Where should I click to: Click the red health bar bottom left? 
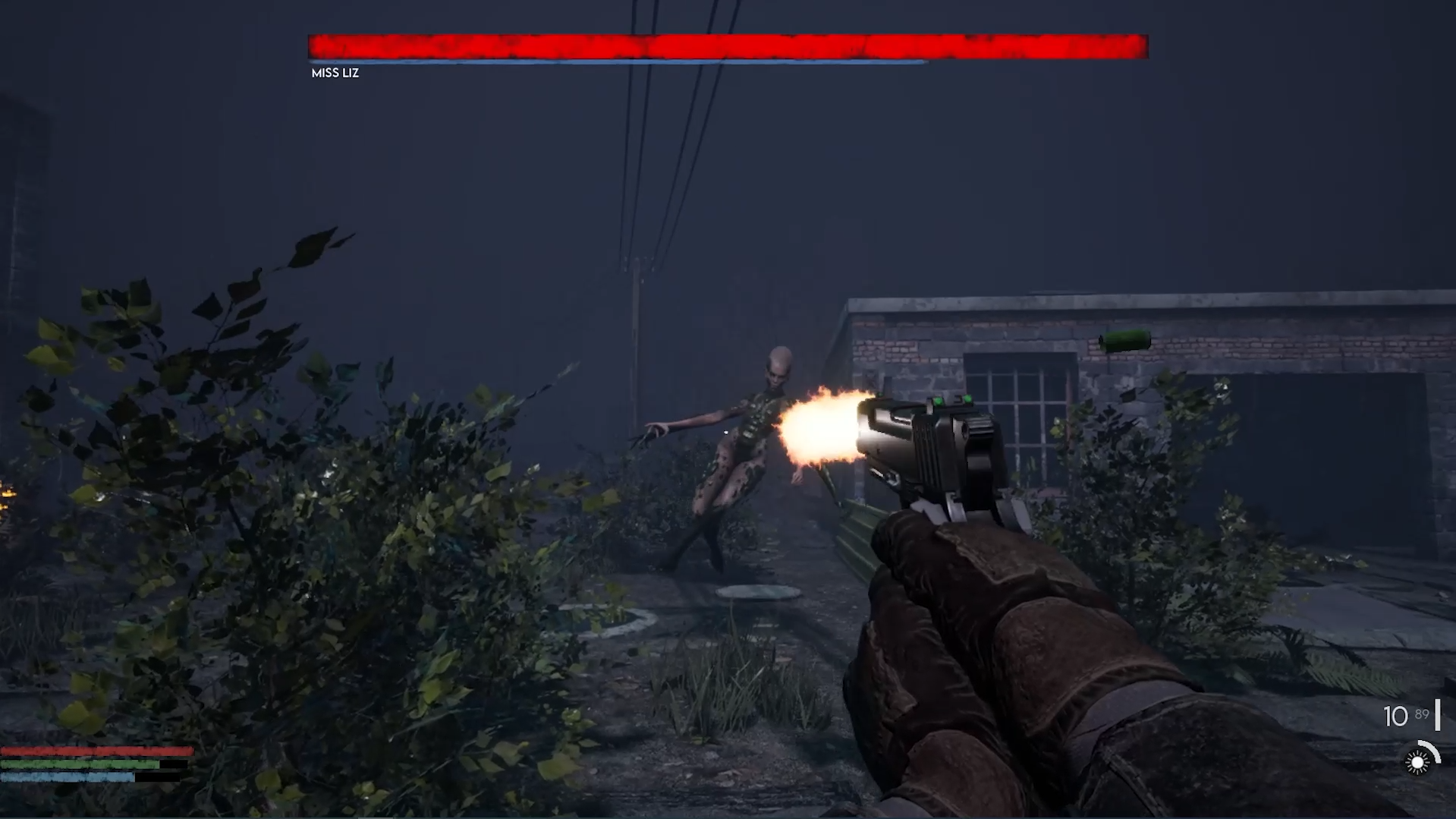[x=83, y=750]
